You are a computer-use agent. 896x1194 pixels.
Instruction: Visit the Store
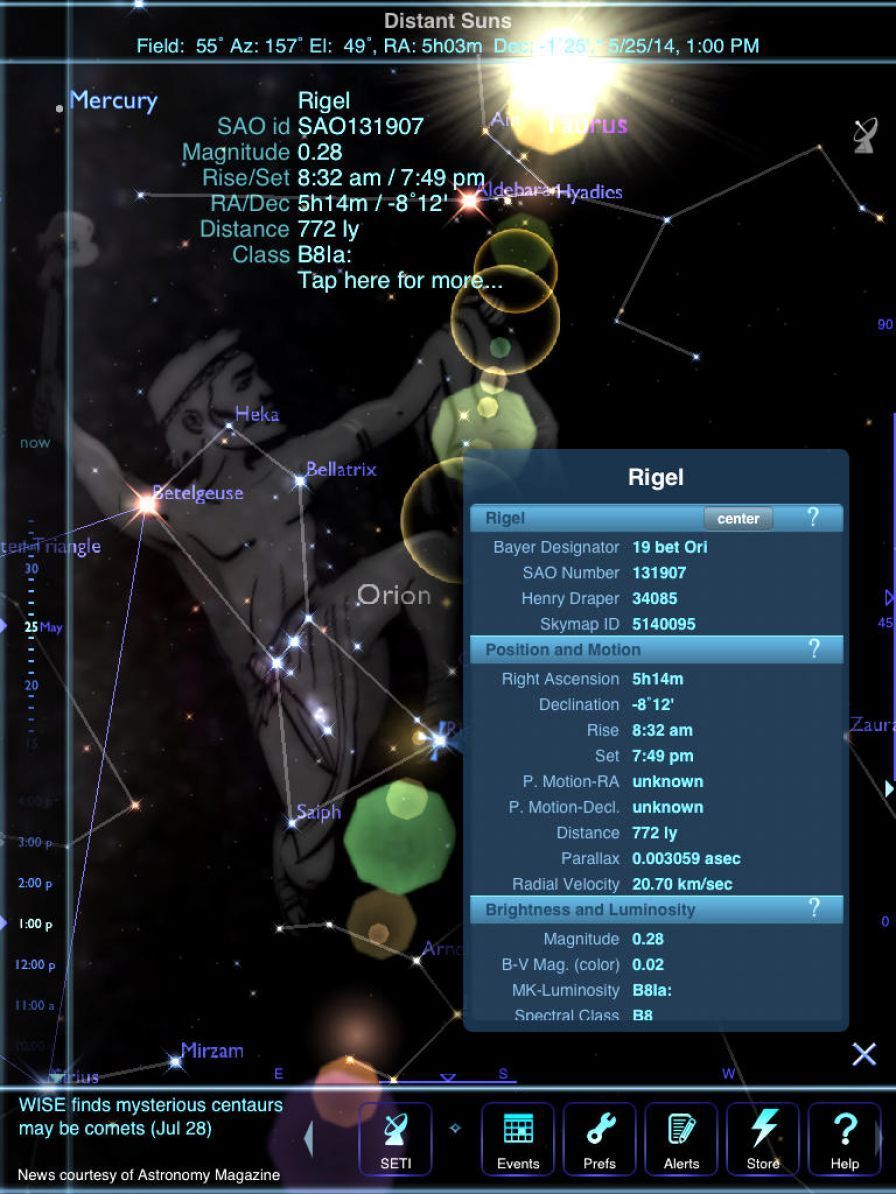pyautogui.click(x=762, y=1138)
